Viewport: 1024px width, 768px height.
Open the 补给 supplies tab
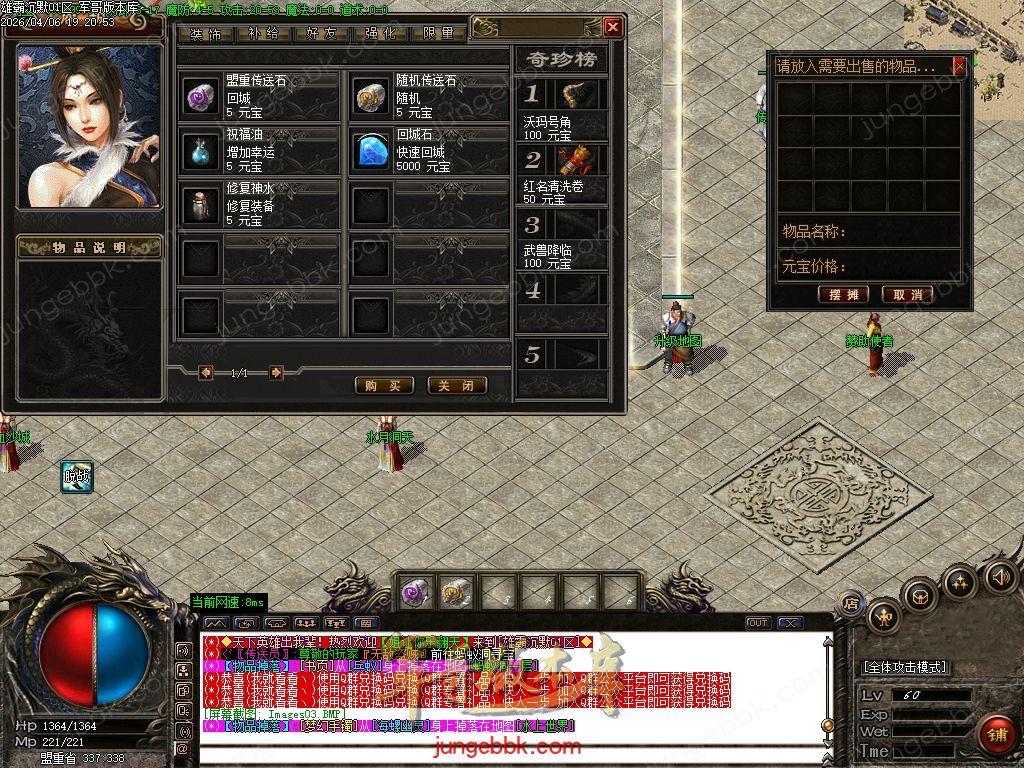pos(263,33)
